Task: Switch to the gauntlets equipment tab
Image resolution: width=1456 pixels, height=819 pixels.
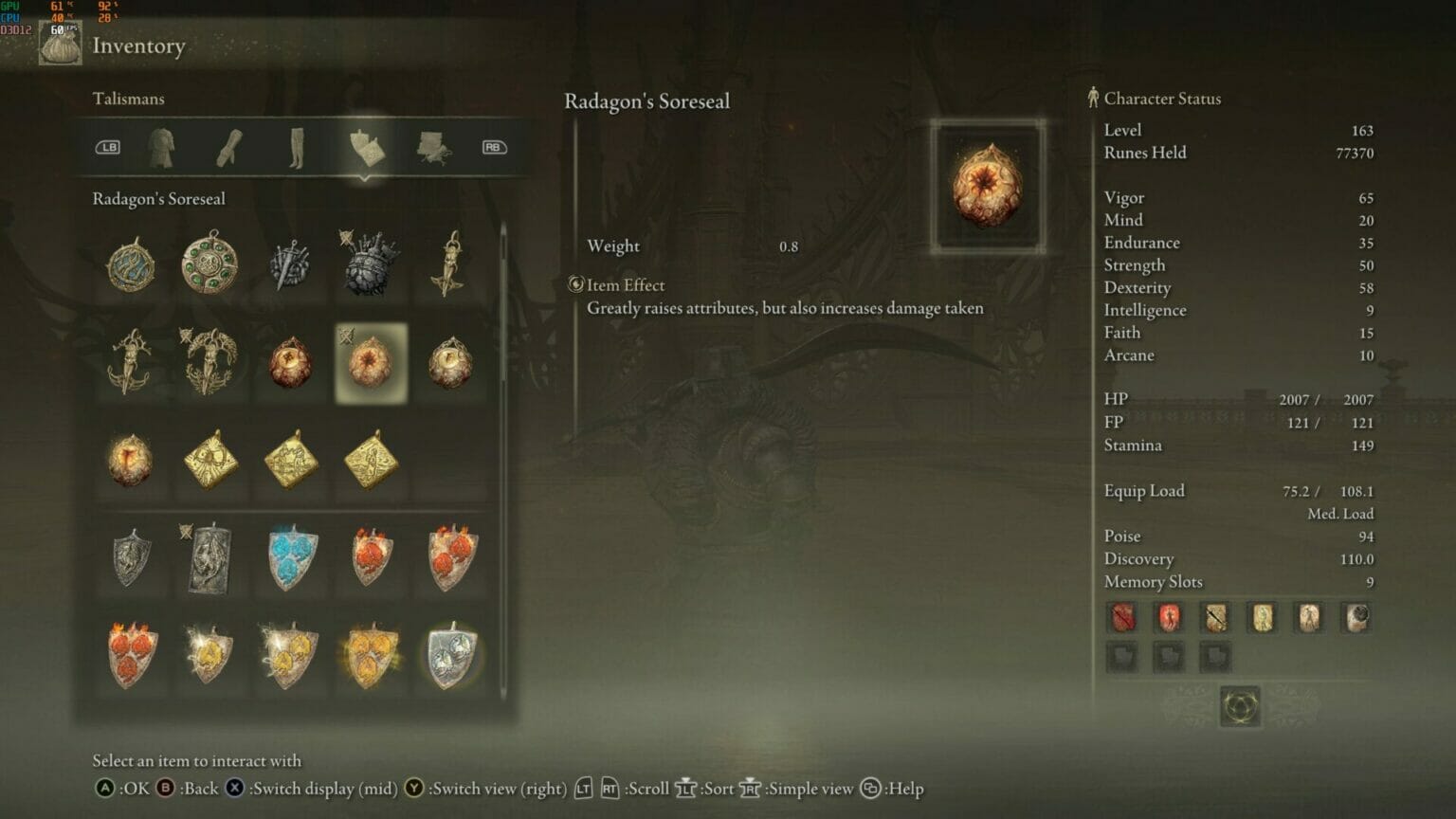Action: click(230, 148)
